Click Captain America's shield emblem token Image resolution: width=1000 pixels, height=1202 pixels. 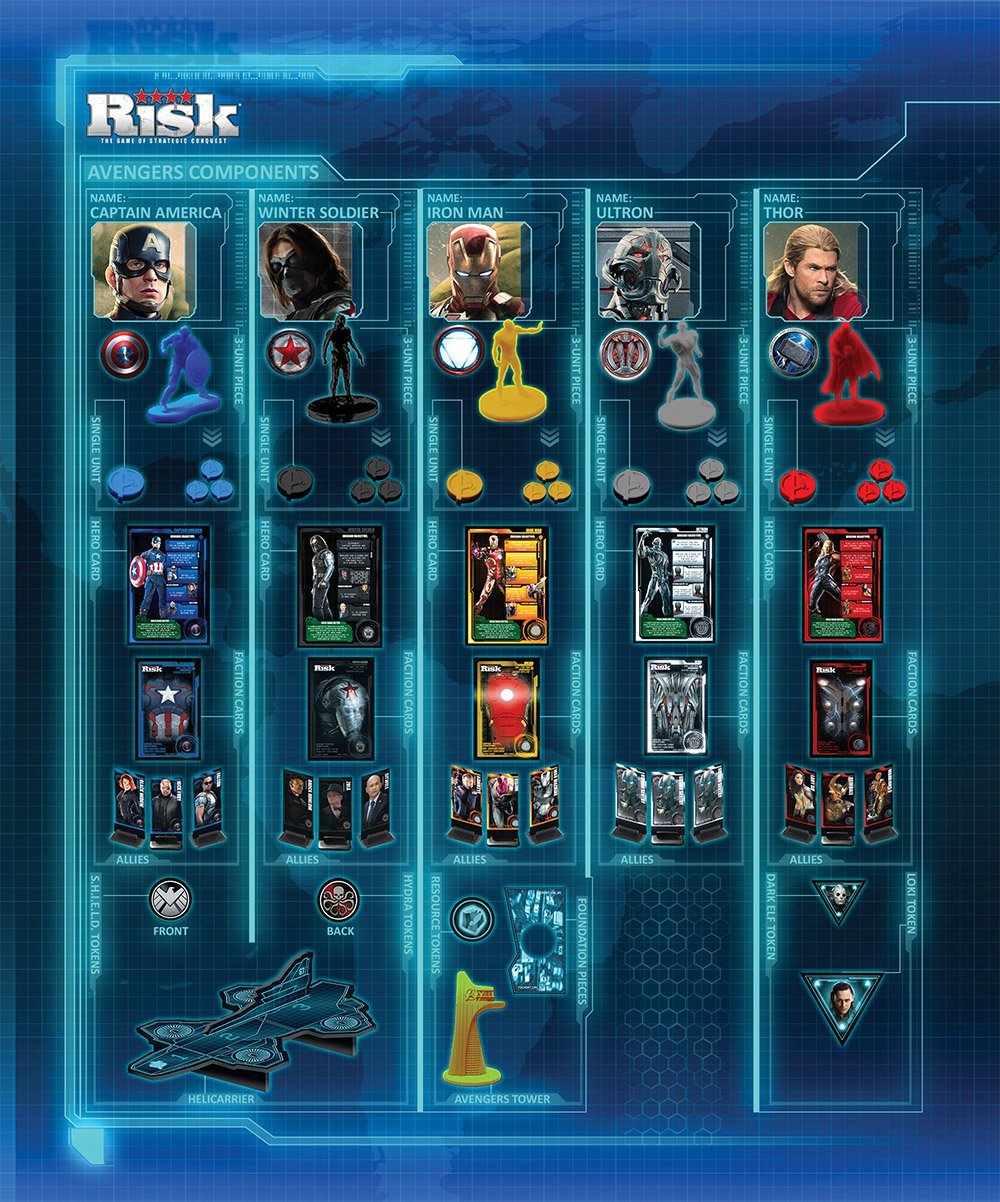[x=124, y=353]
